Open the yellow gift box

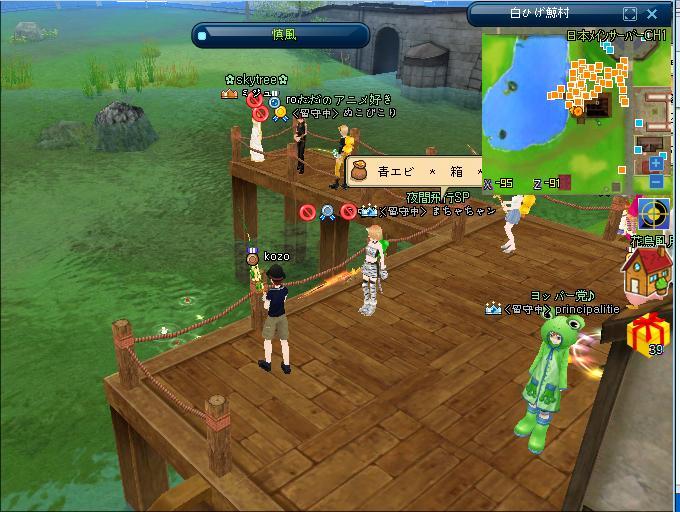tap(654, 331)
